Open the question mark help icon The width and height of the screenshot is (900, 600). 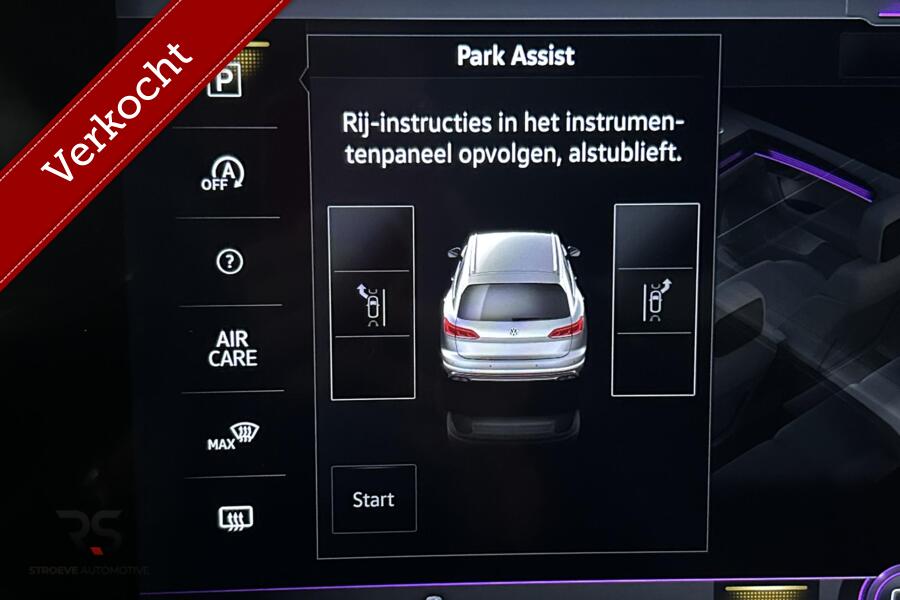pyautogui.click(x=229, y=262)
